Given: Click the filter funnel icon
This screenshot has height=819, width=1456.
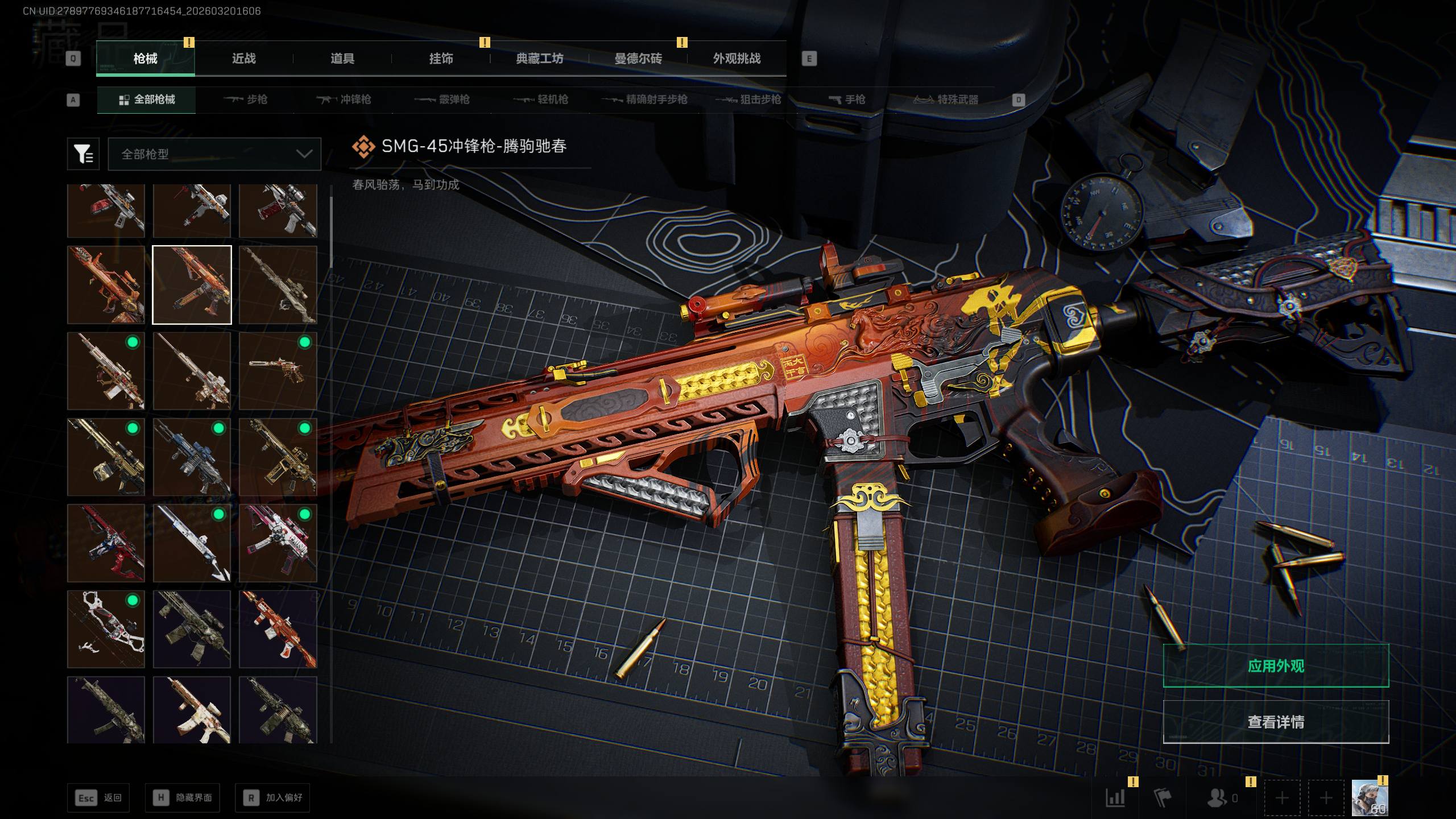Looking at the screenshot, I should 83,154.
